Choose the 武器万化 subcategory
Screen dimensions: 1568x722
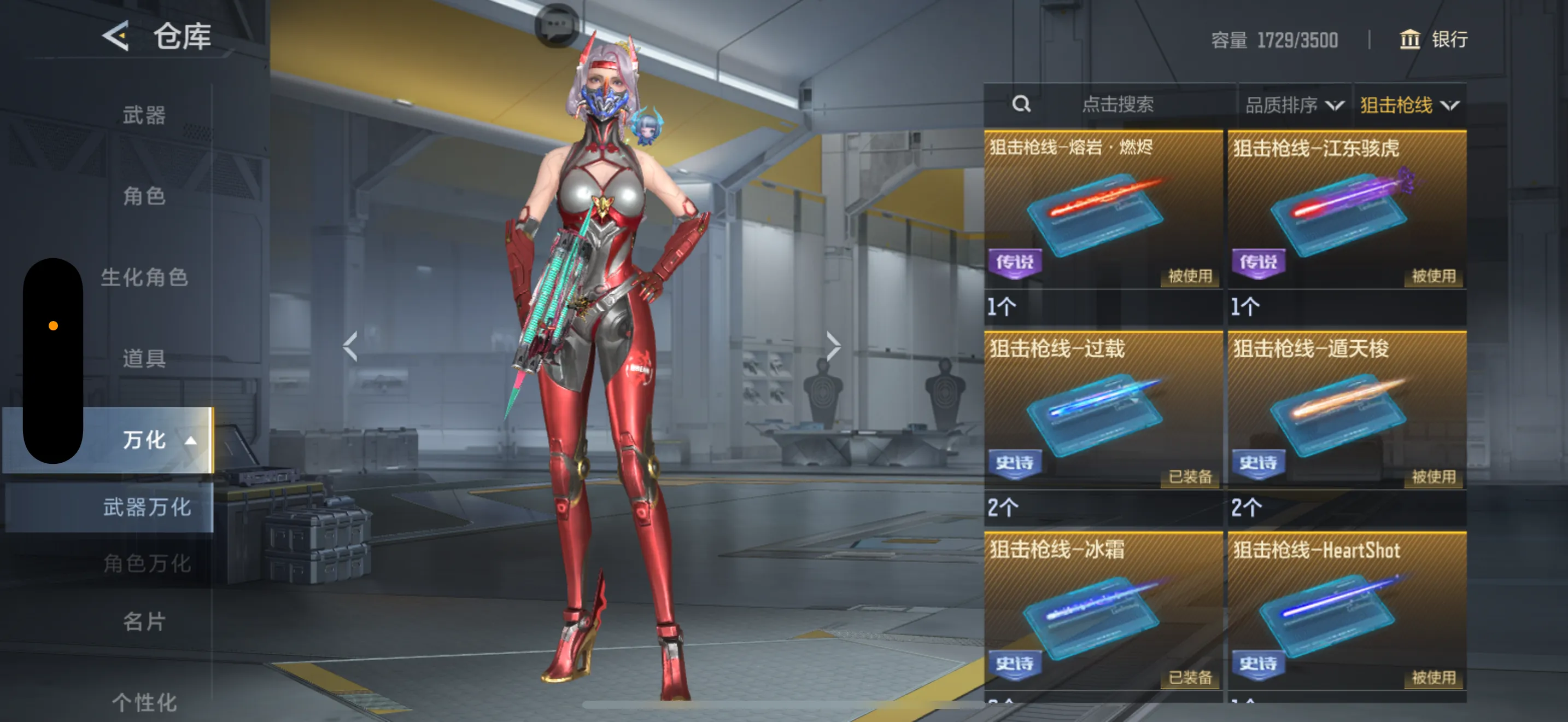point(147,507)
